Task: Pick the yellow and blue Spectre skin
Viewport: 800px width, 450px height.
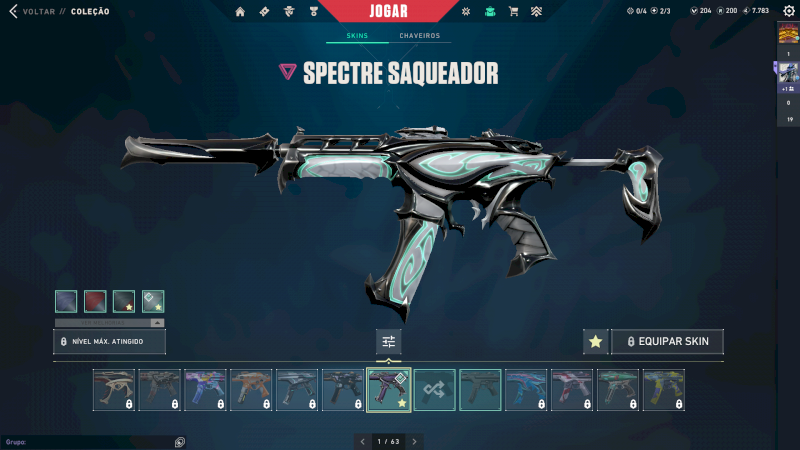Action: 664,390
